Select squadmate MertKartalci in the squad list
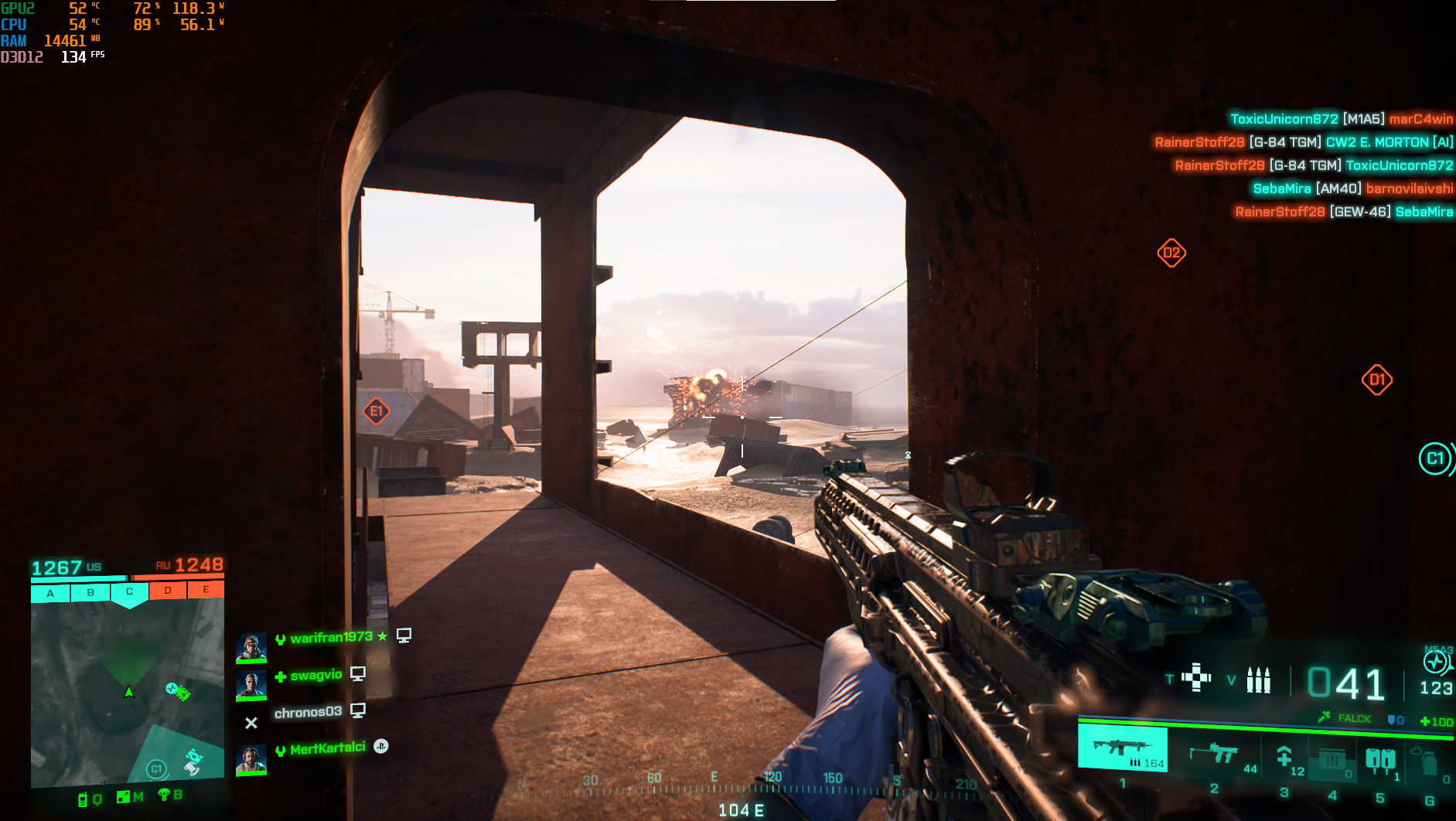This screenshot has height=821, width=1456. pos(327,748)
